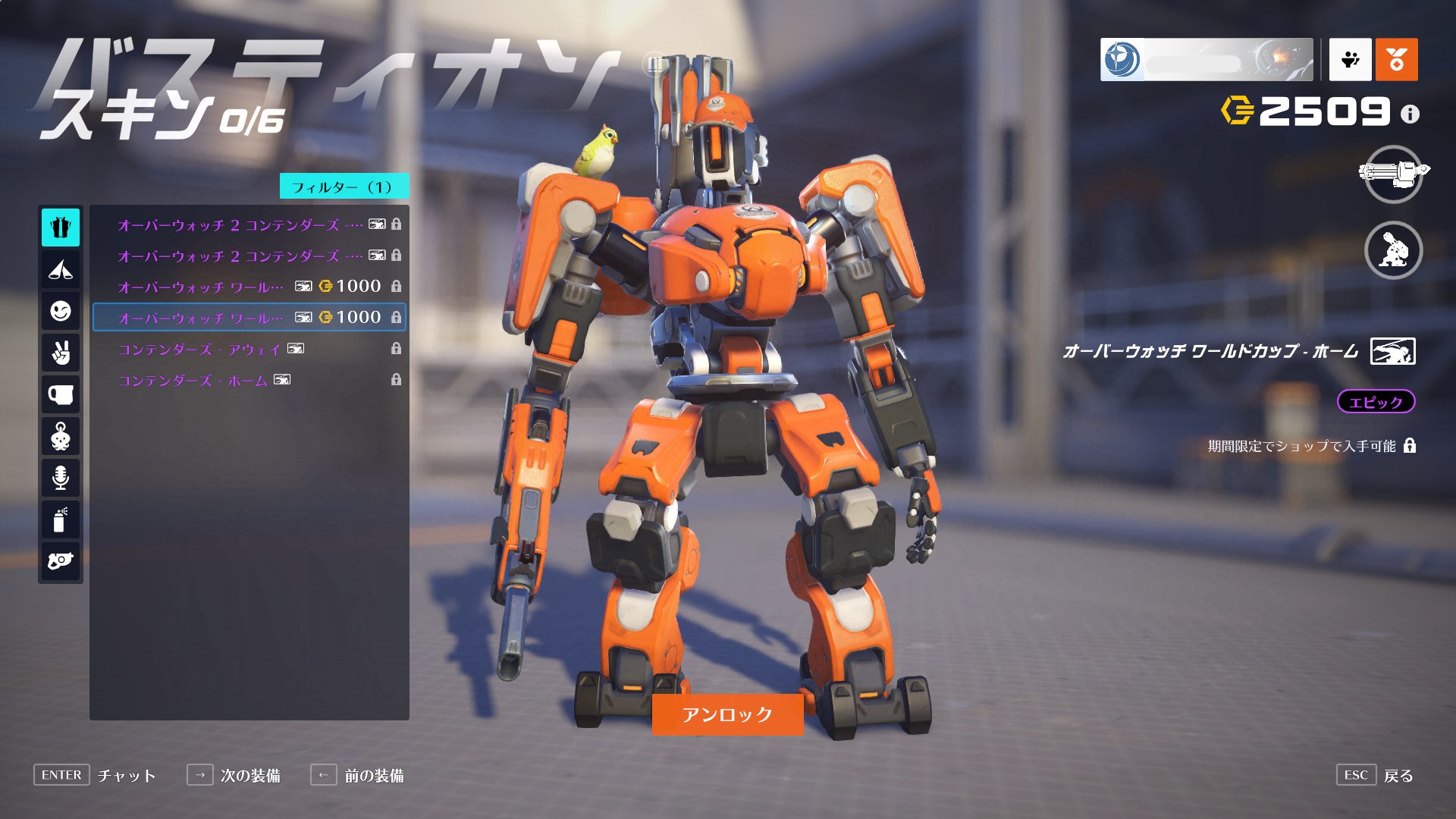1456x819 pixels.
Task: Open the souvenirs cup tab
Action: (61, 394)
